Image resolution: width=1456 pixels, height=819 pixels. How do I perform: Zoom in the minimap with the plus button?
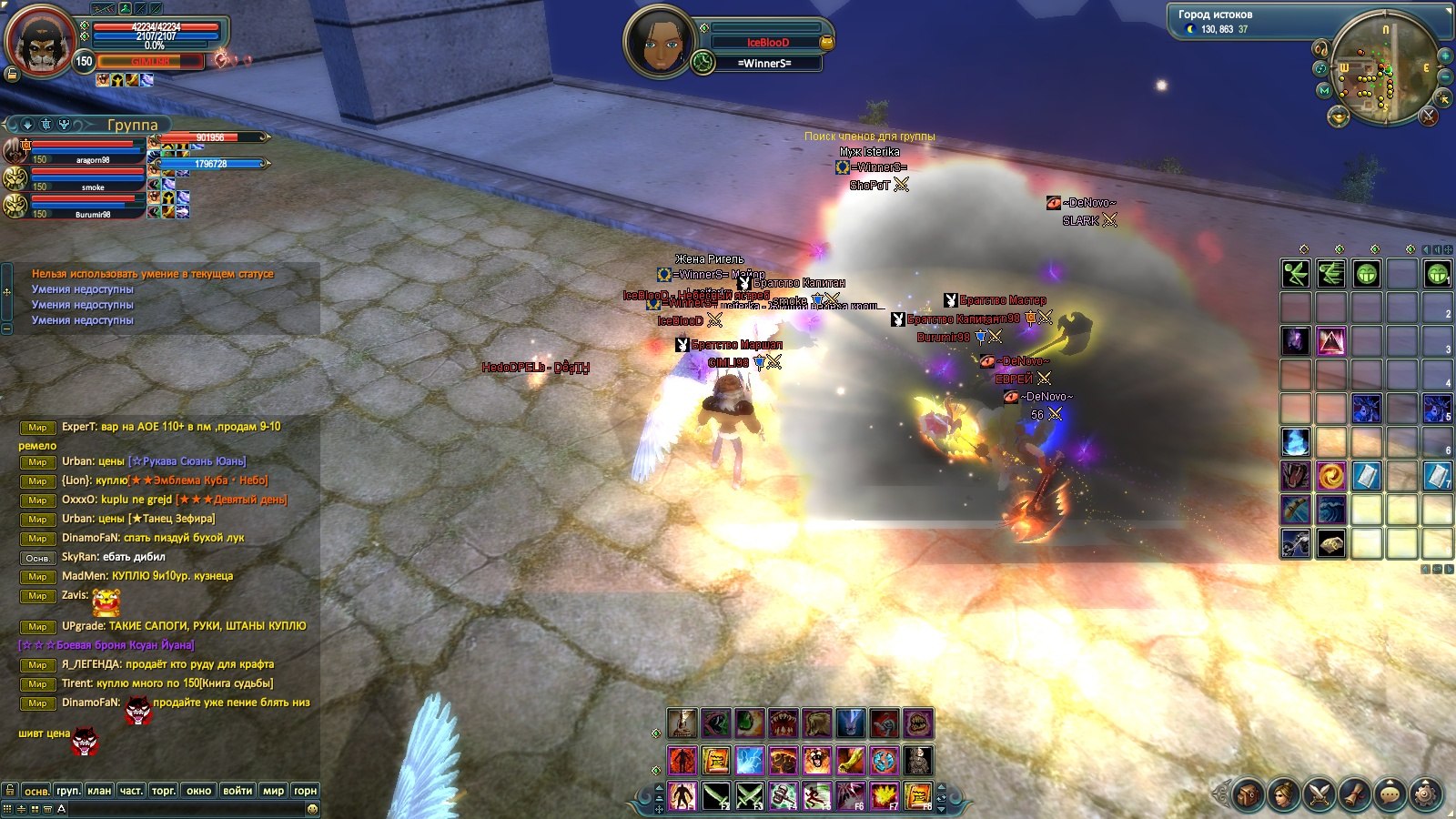pyautogui.click(x=1444, y=56)
